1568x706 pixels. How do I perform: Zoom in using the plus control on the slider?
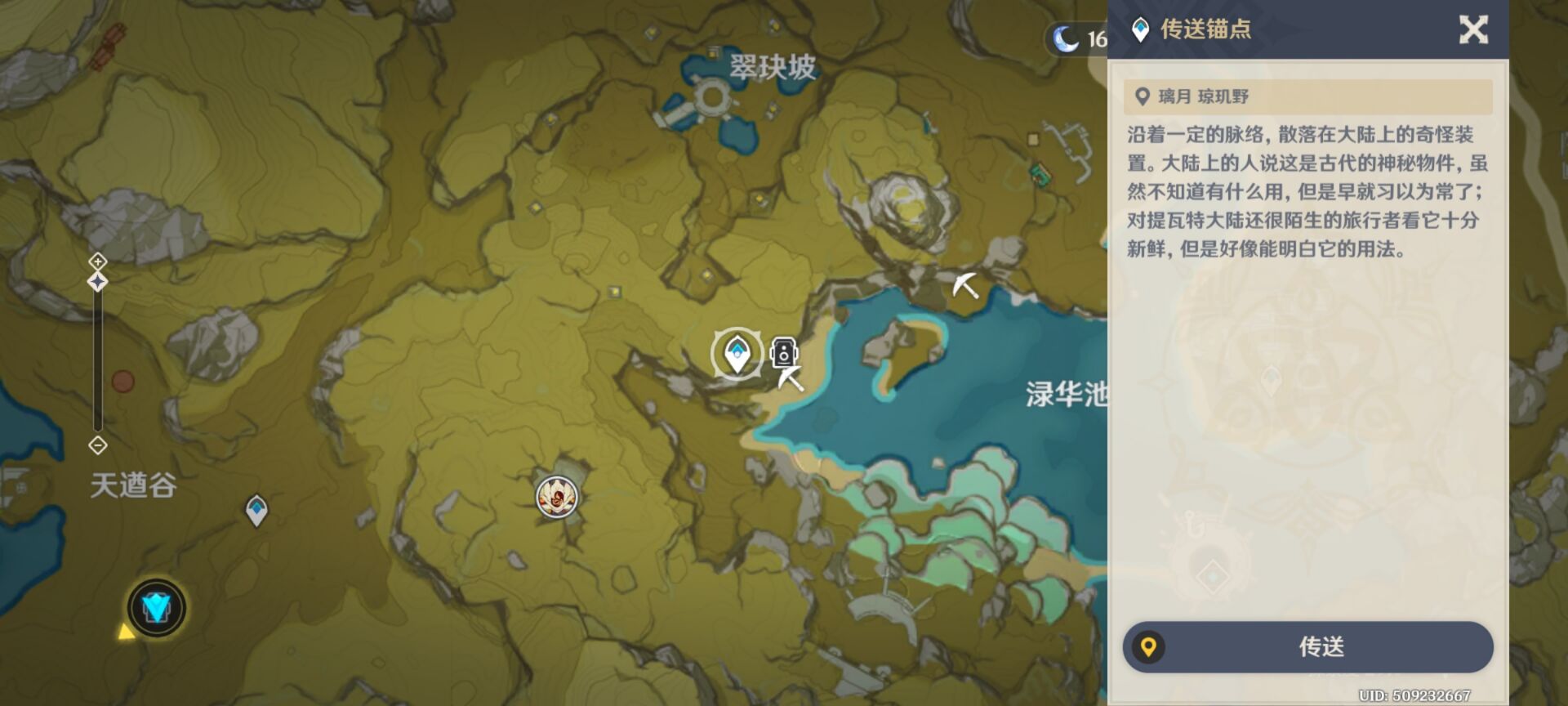click(x=98, y=261)
